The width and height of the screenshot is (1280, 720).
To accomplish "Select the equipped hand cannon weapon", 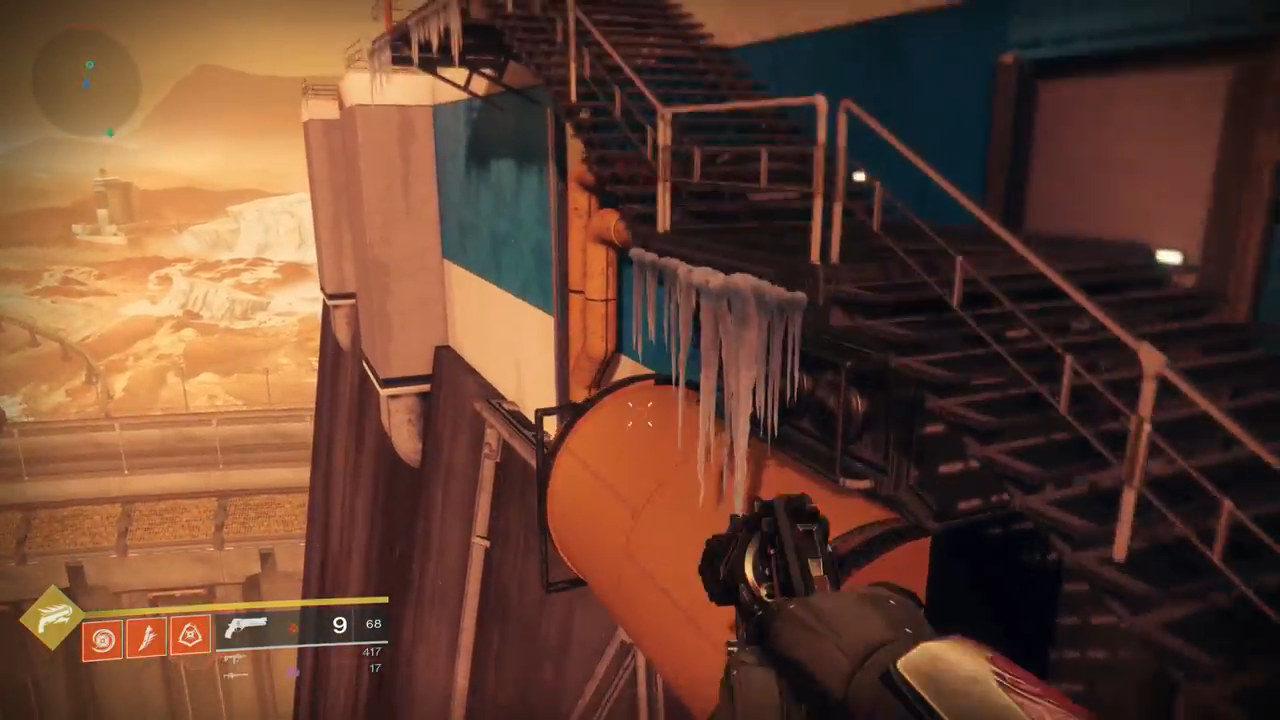I will coord(246,627).
